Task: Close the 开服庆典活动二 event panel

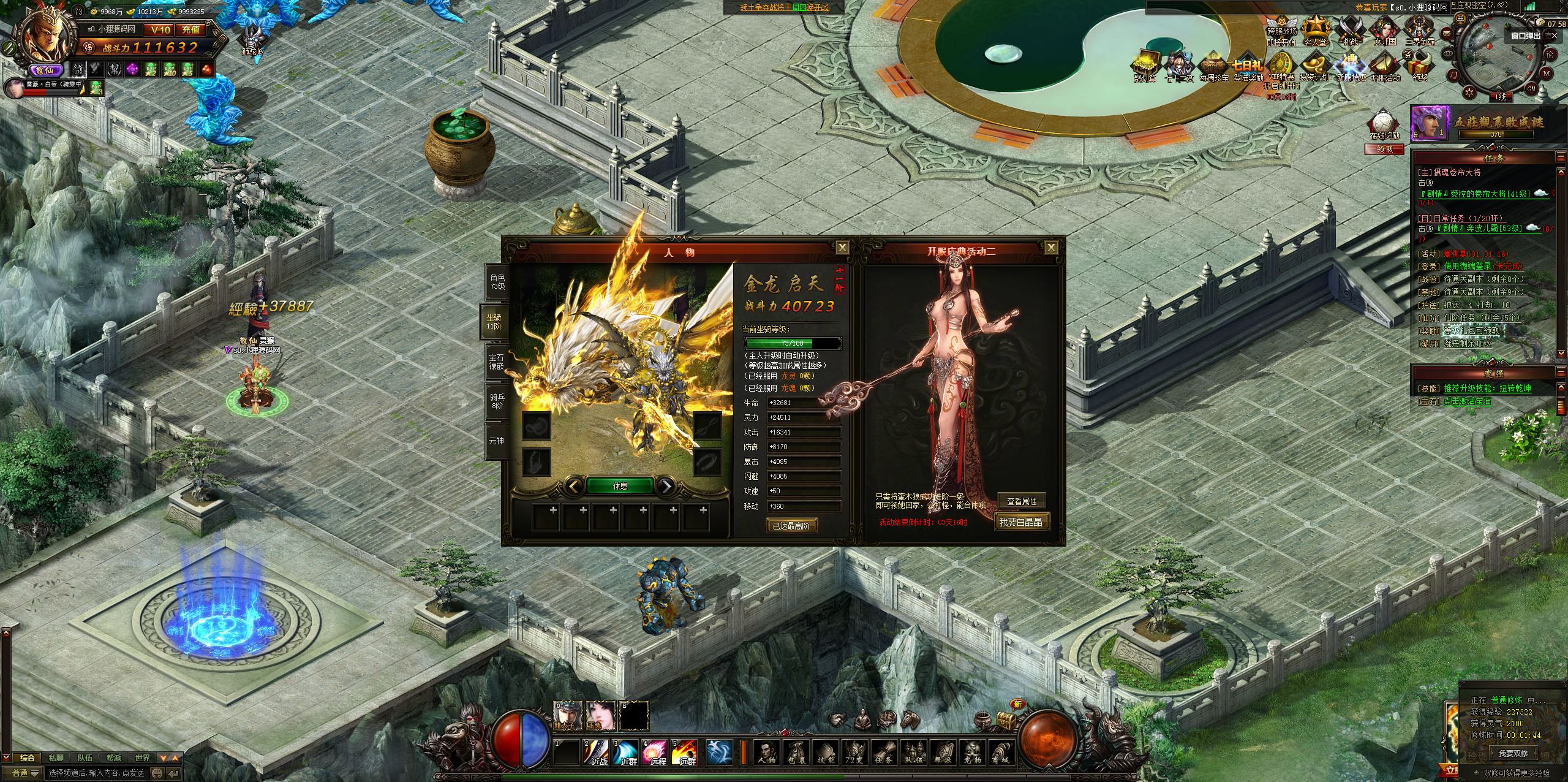Action: [1051, 248]
